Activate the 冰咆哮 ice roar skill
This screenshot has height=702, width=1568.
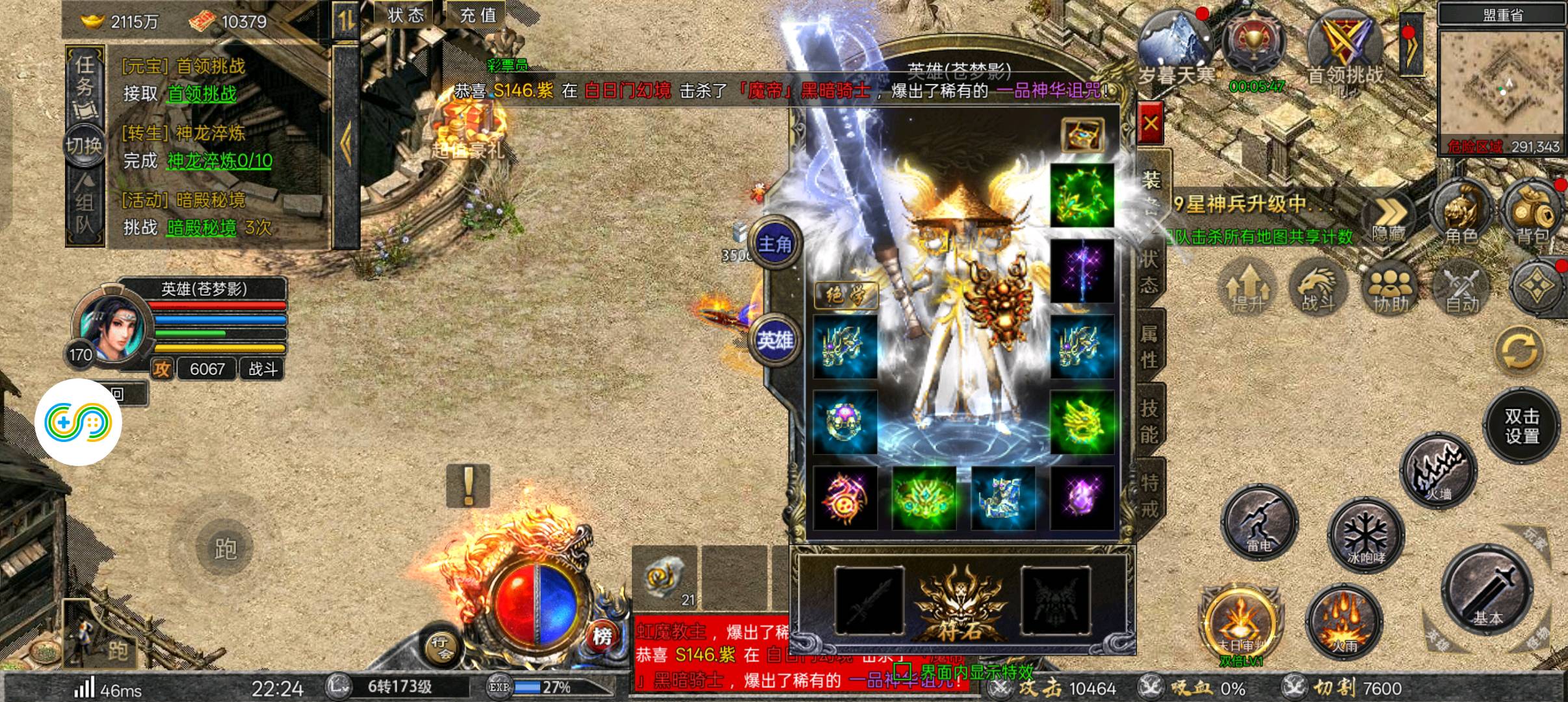point(1365,535)
